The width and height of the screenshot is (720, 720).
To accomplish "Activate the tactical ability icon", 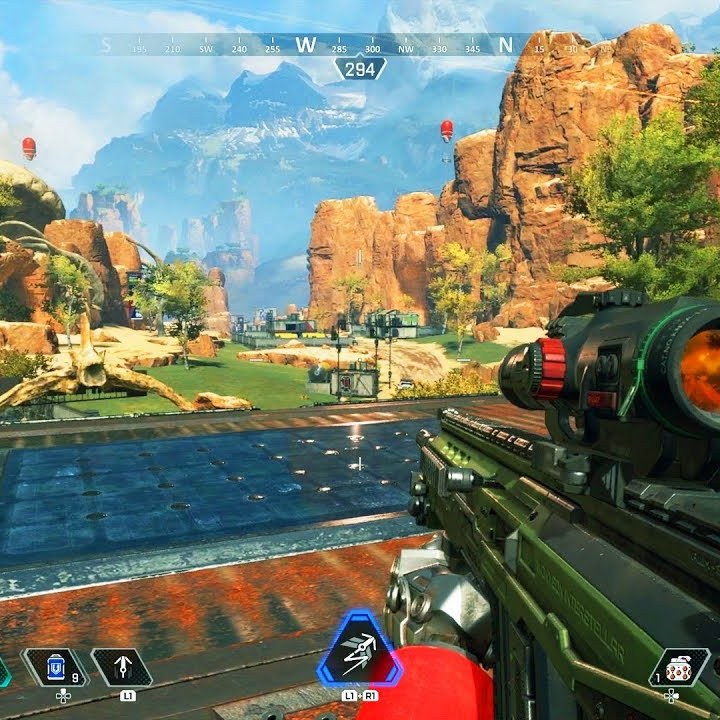I will (121, 667).
